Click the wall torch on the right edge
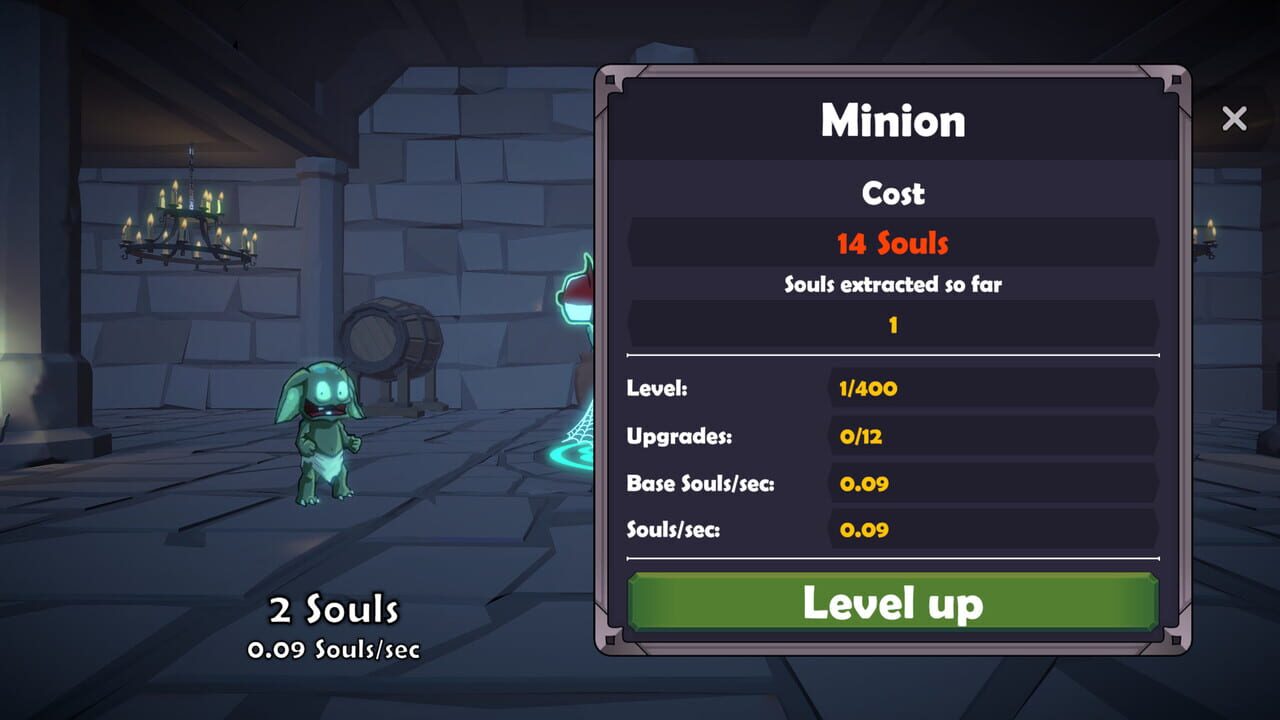Viewport: 1280px width, 720px height. (1203, 240)
